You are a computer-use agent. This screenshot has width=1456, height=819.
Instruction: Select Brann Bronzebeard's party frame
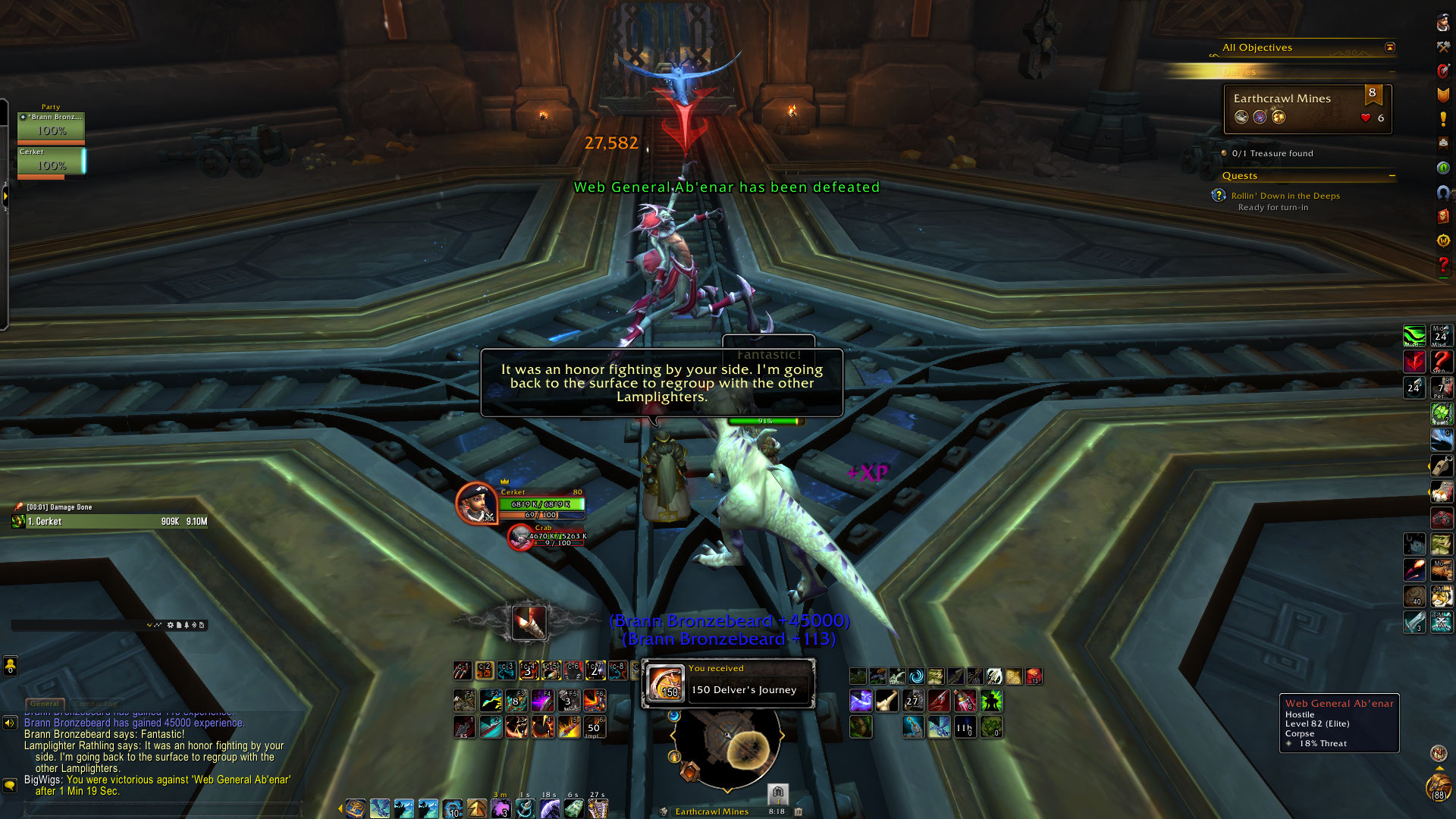pyautogui.click(x=51, y=126)
